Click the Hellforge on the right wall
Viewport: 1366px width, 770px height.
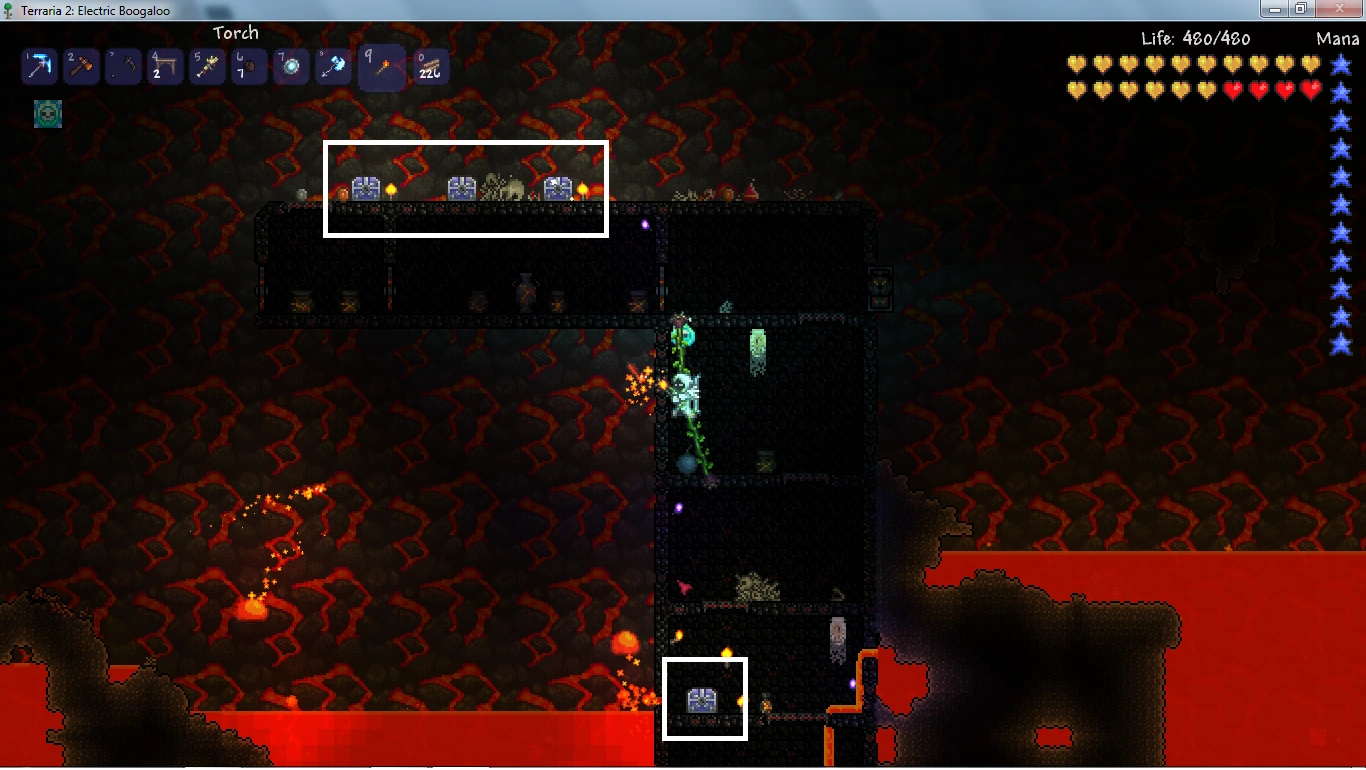pos(881,287)
